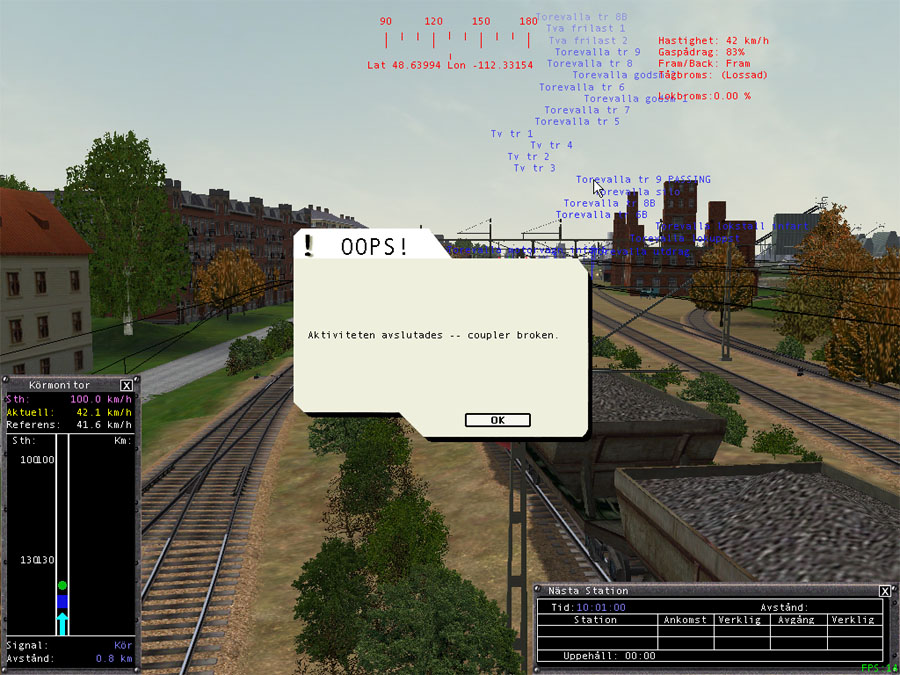Screen dimensions: 900x675
Task: Close the Körmonitor window
Action: [126, 385]
